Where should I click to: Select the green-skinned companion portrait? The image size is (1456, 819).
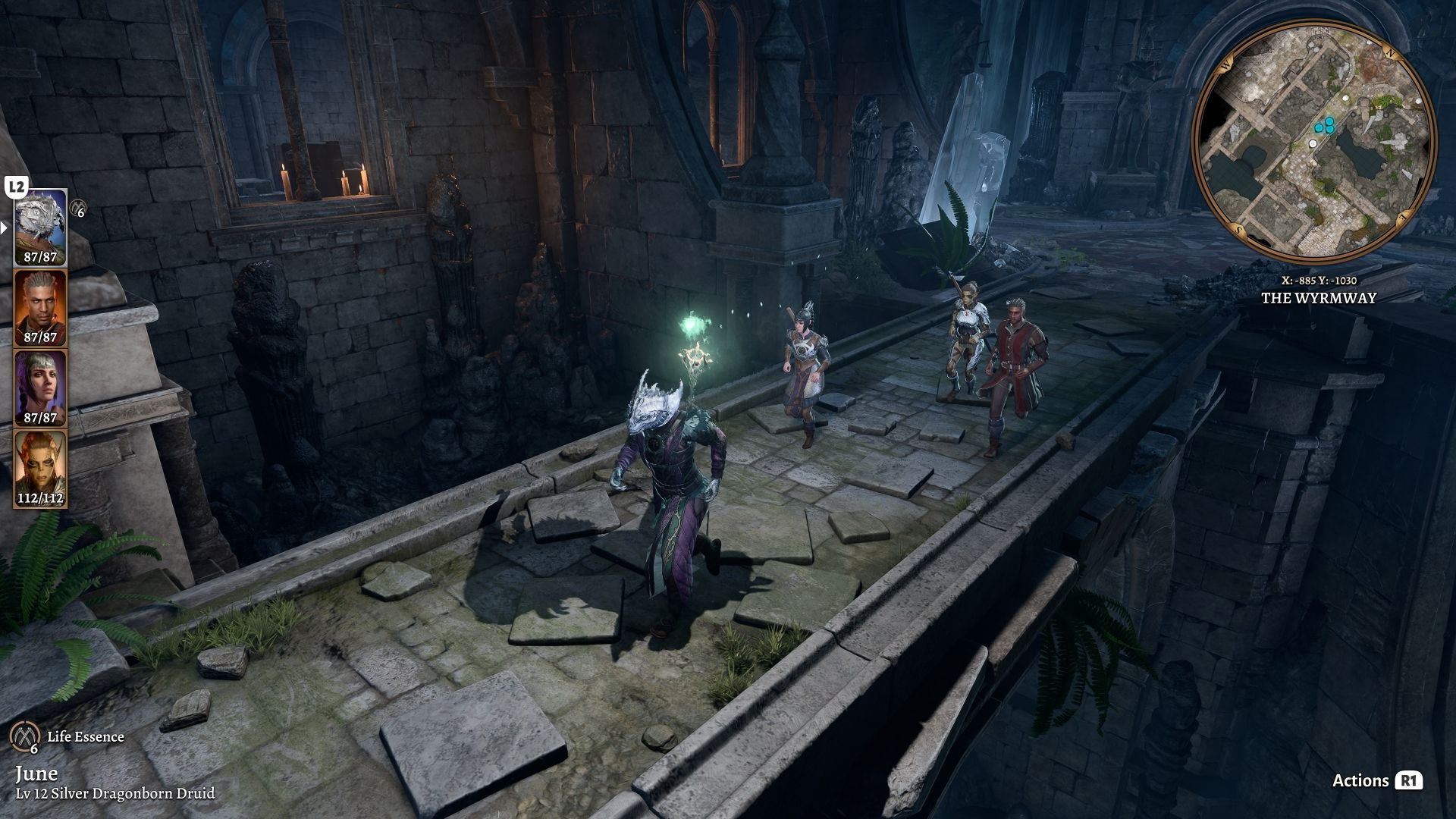(x=41, y=468)
